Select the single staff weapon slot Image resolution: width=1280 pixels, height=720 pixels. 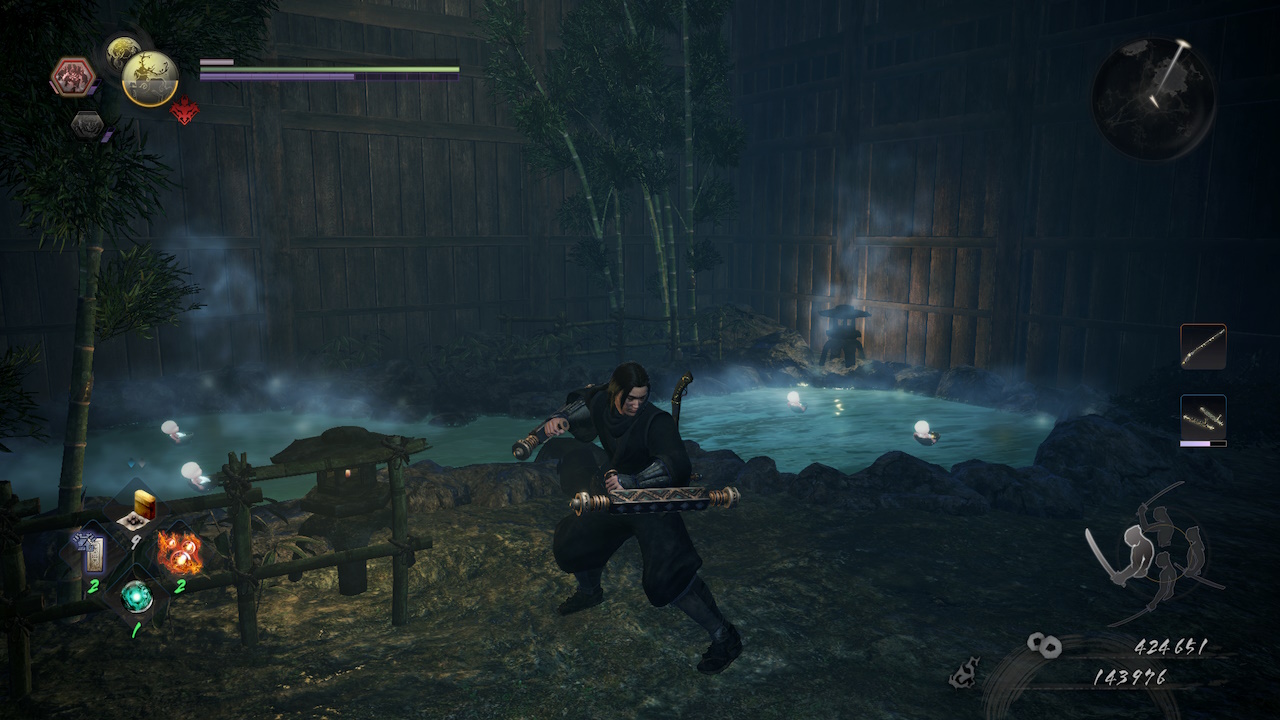coord(1203,346)
